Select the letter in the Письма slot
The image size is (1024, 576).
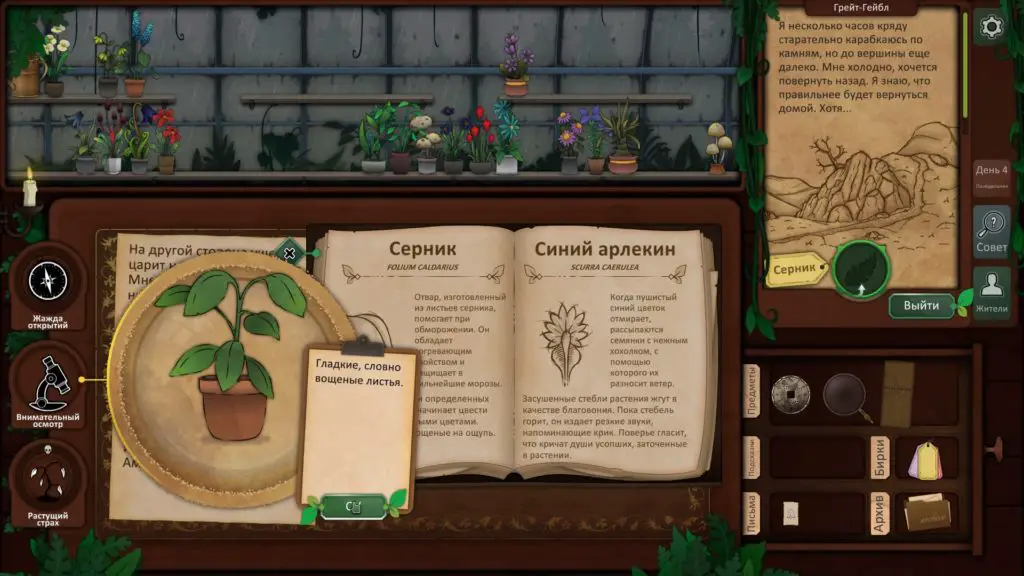coord(790,512)
